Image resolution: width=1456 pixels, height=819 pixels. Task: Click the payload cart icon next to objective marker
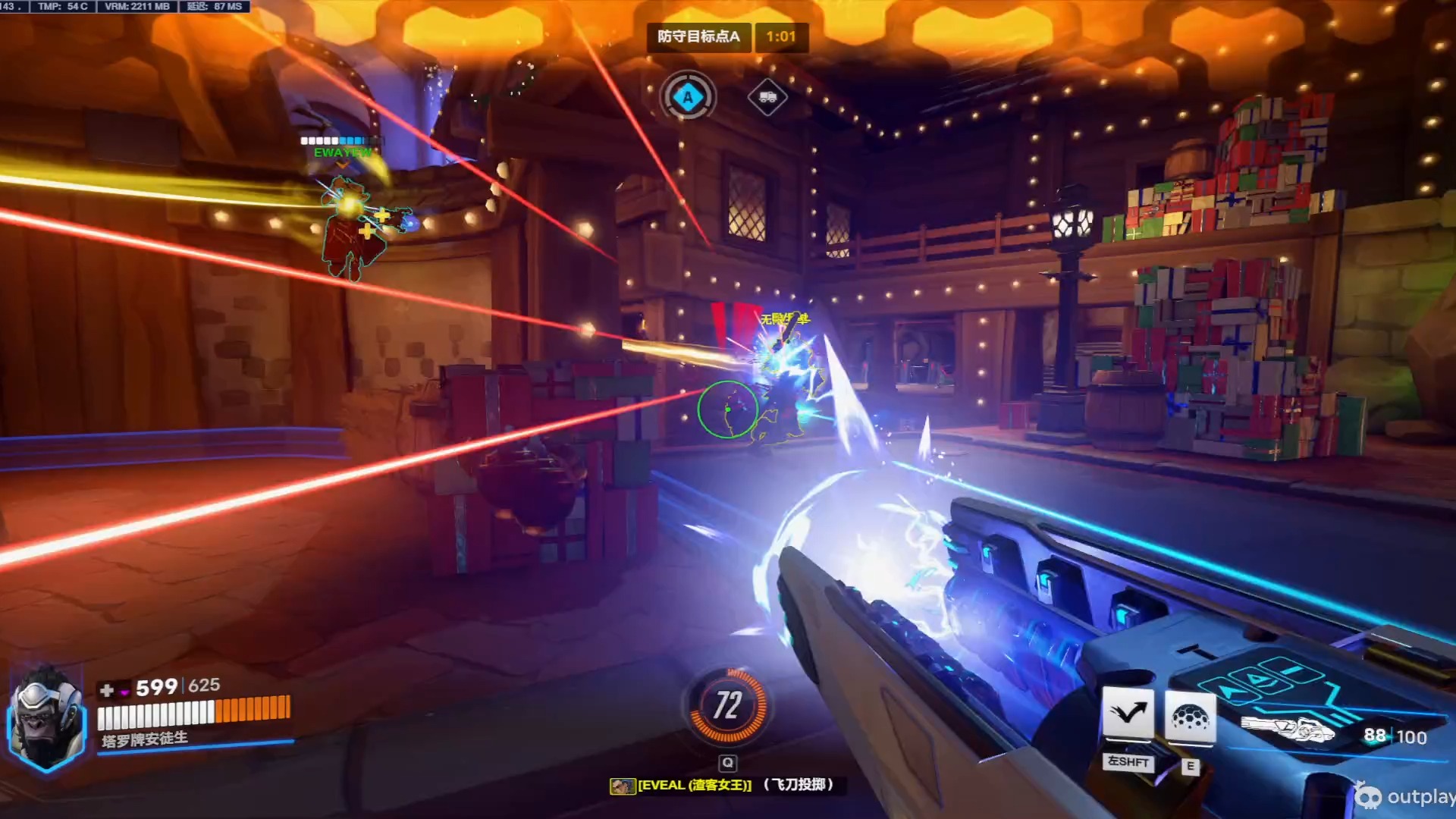(x=768, y=97)
